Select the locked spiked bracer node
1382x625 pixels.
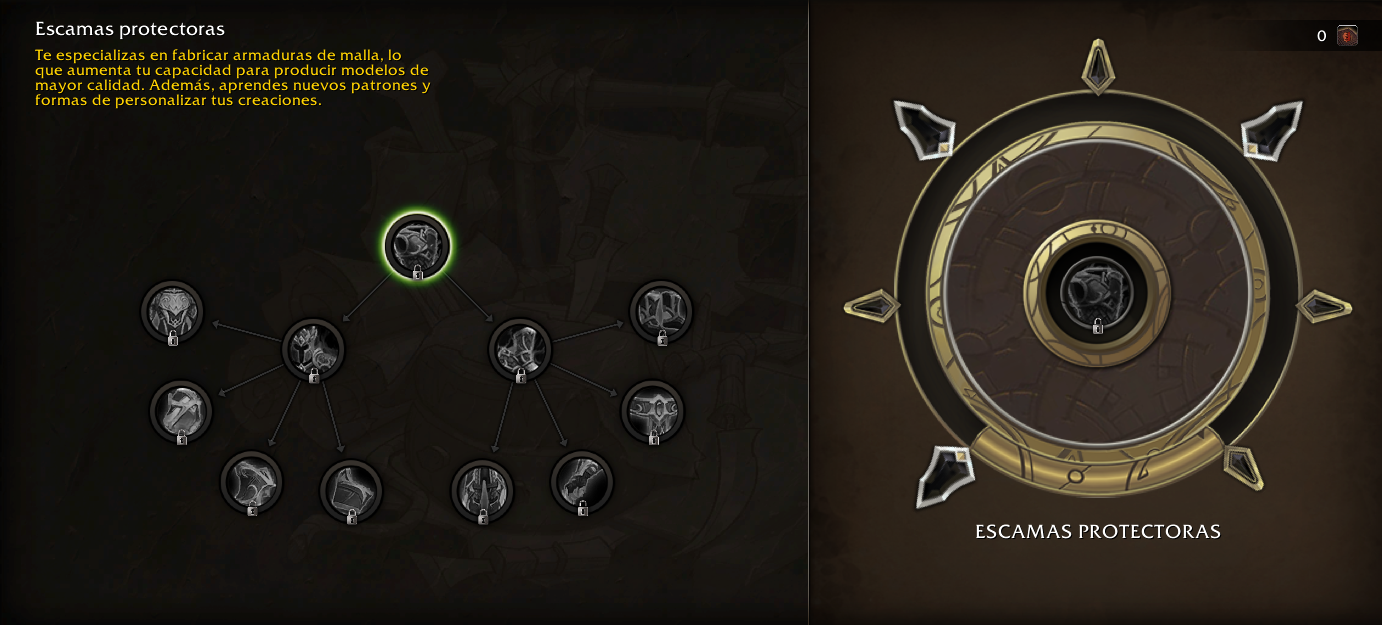click(x=482, y=490)
